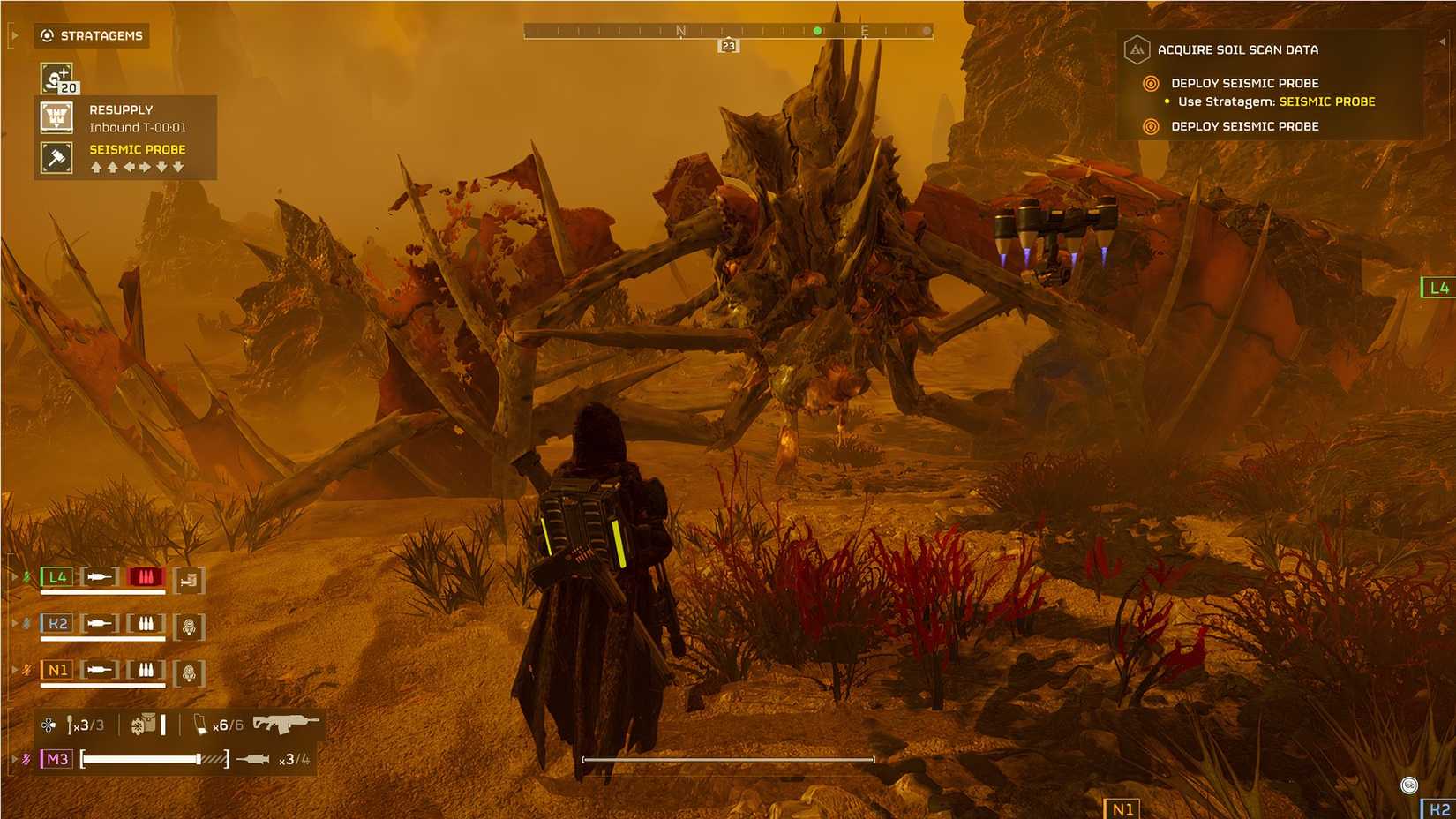Expand the Stratagems panel chevron
The width and height of the screenshot is (1456, 819).
coord(13,36)
